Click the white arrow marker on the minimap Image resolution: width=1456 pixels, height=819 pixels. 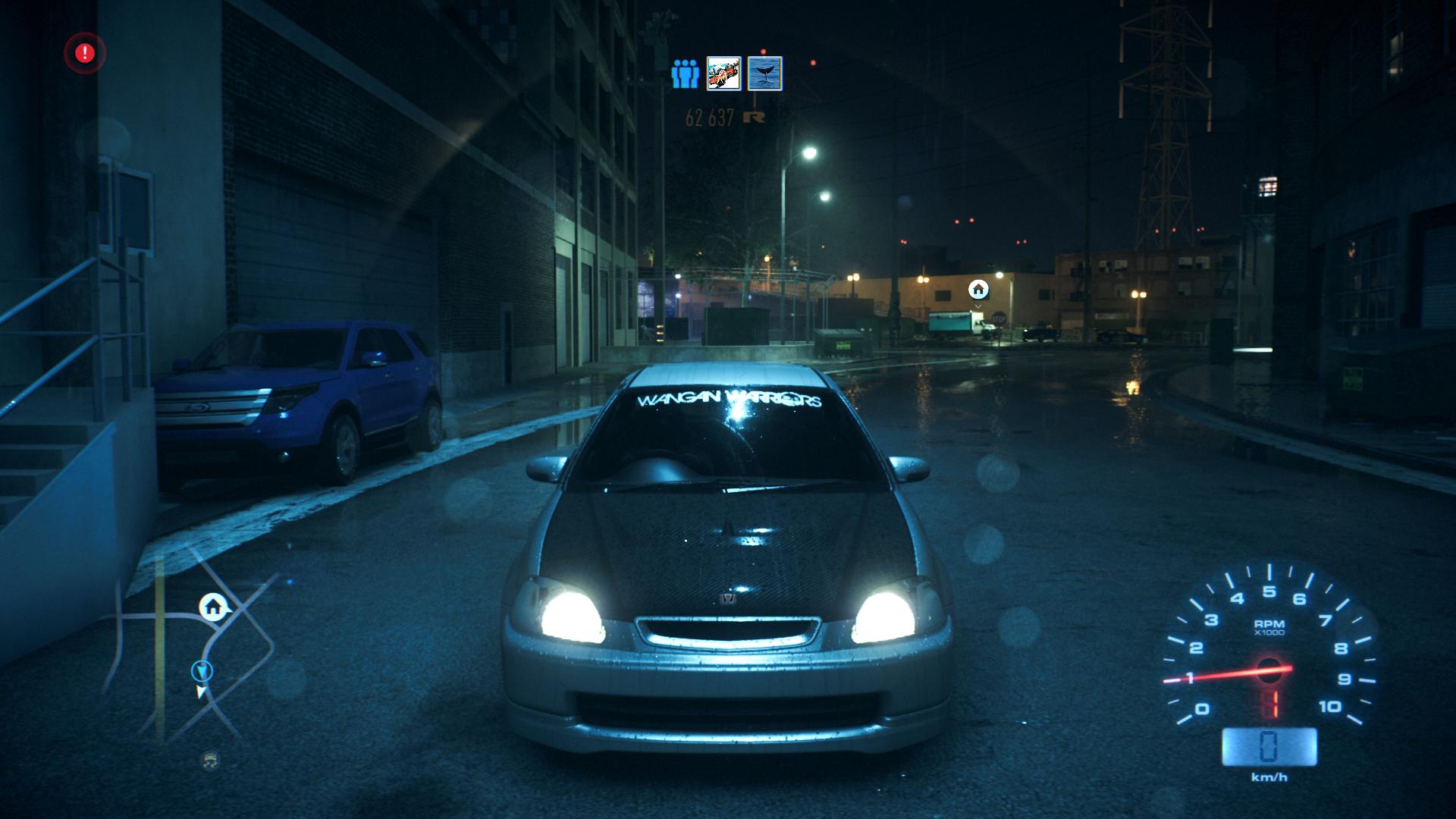click(x=201, y=692)
